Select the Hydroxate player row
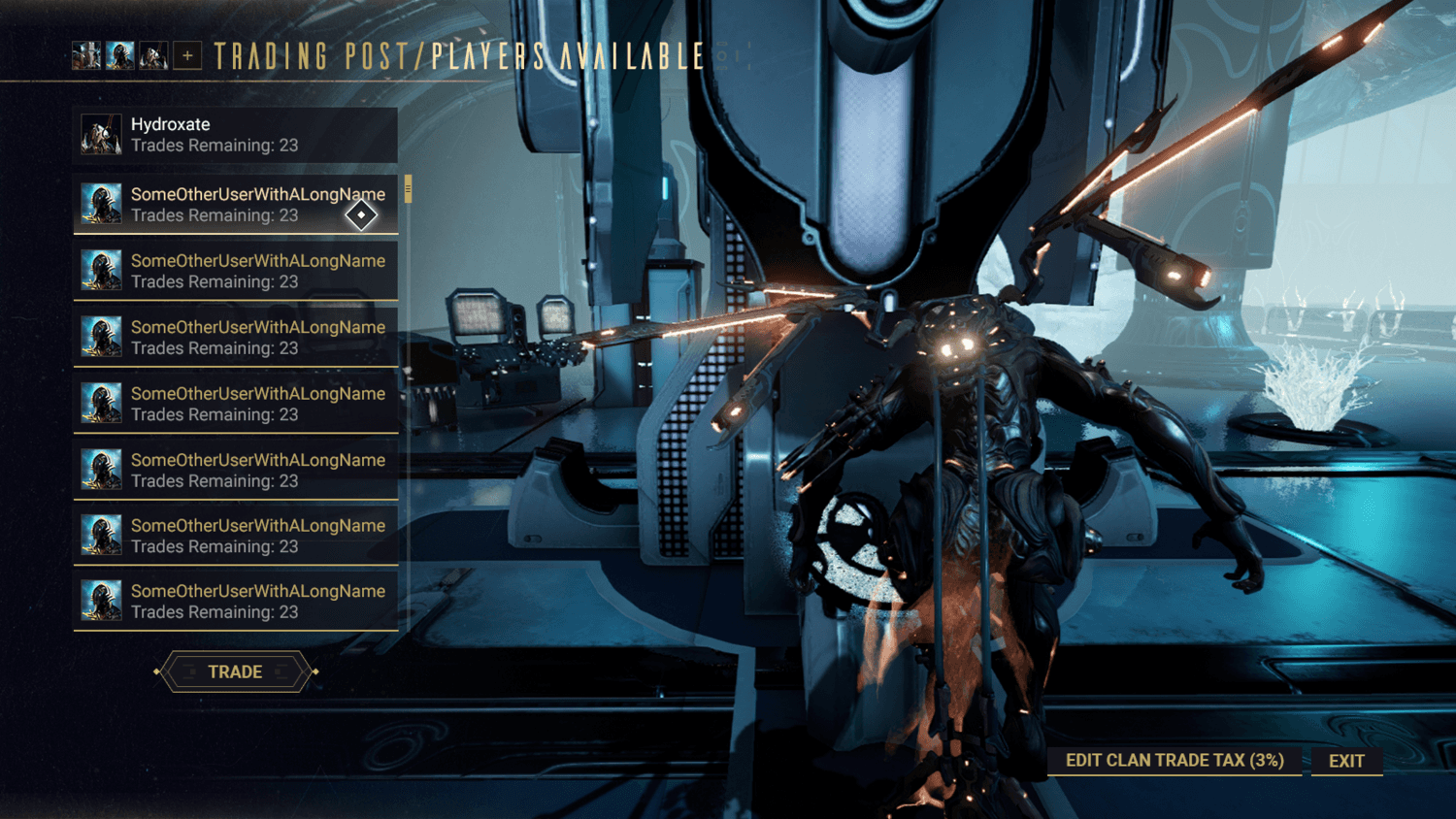Screen dimensions: 1456x819 click(x=236, y=135)
